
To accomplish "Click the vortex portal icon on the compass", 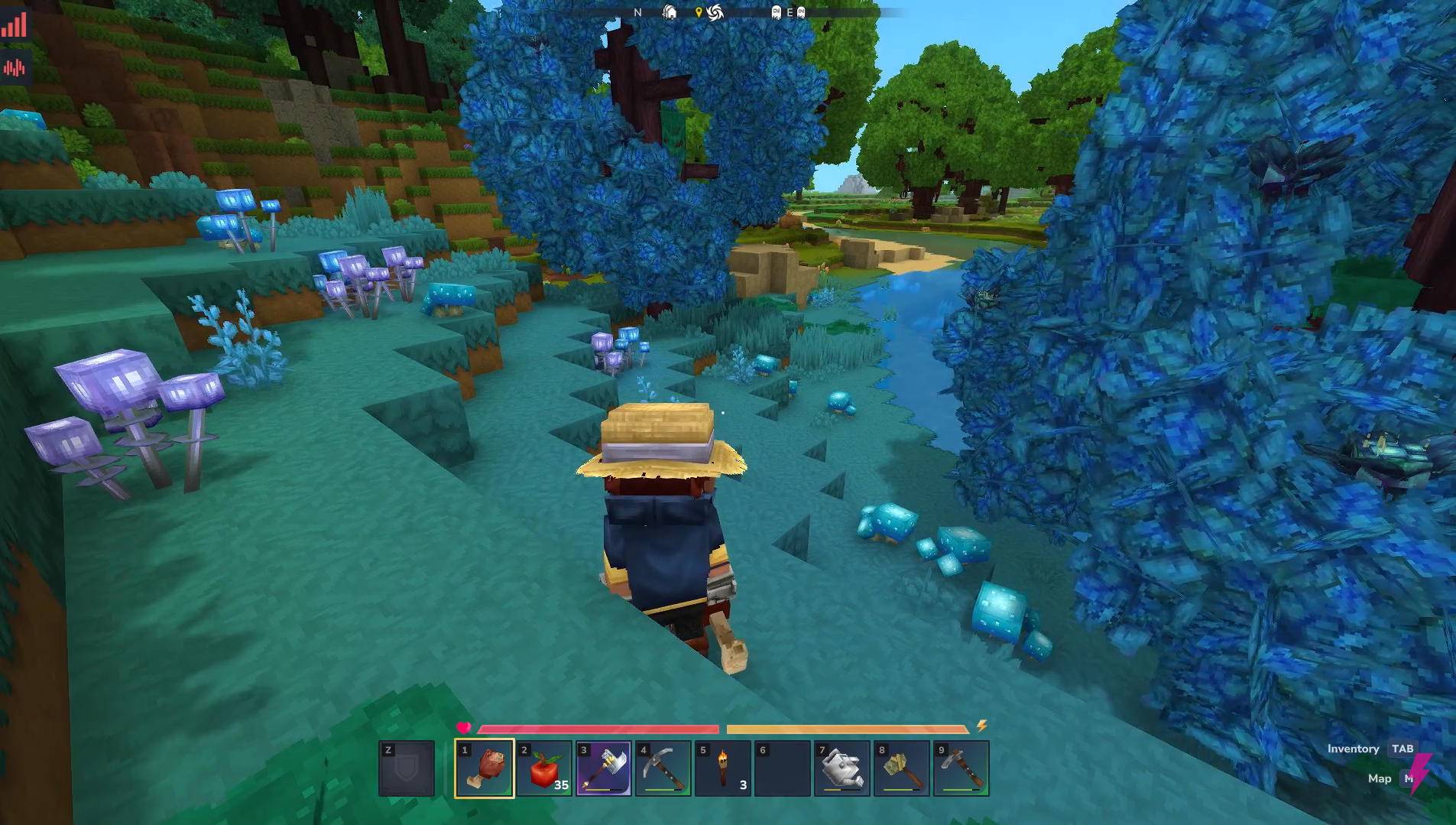I will pyautogui.click(x=715, y=13).
